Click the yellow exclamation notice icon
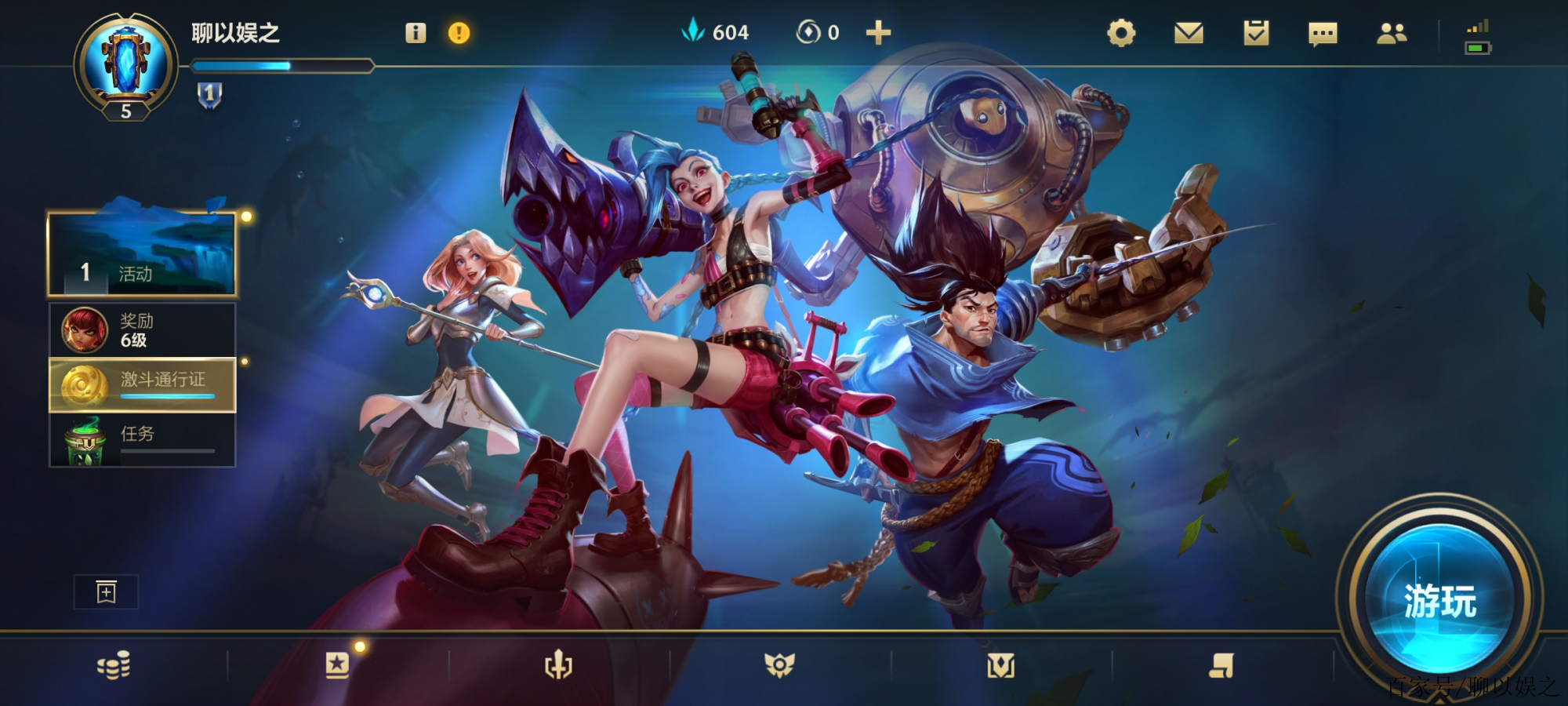 coord(457,33)
